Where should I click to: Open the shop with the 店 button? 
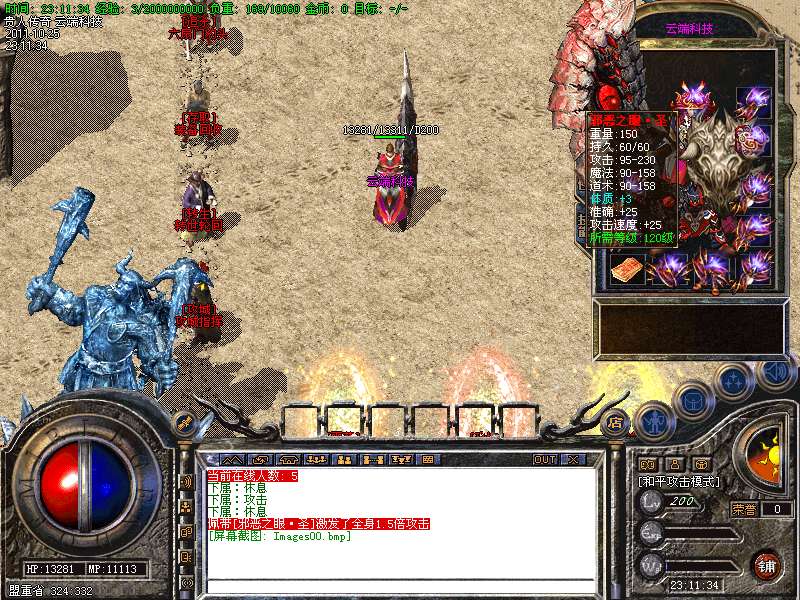click(616, 422)
